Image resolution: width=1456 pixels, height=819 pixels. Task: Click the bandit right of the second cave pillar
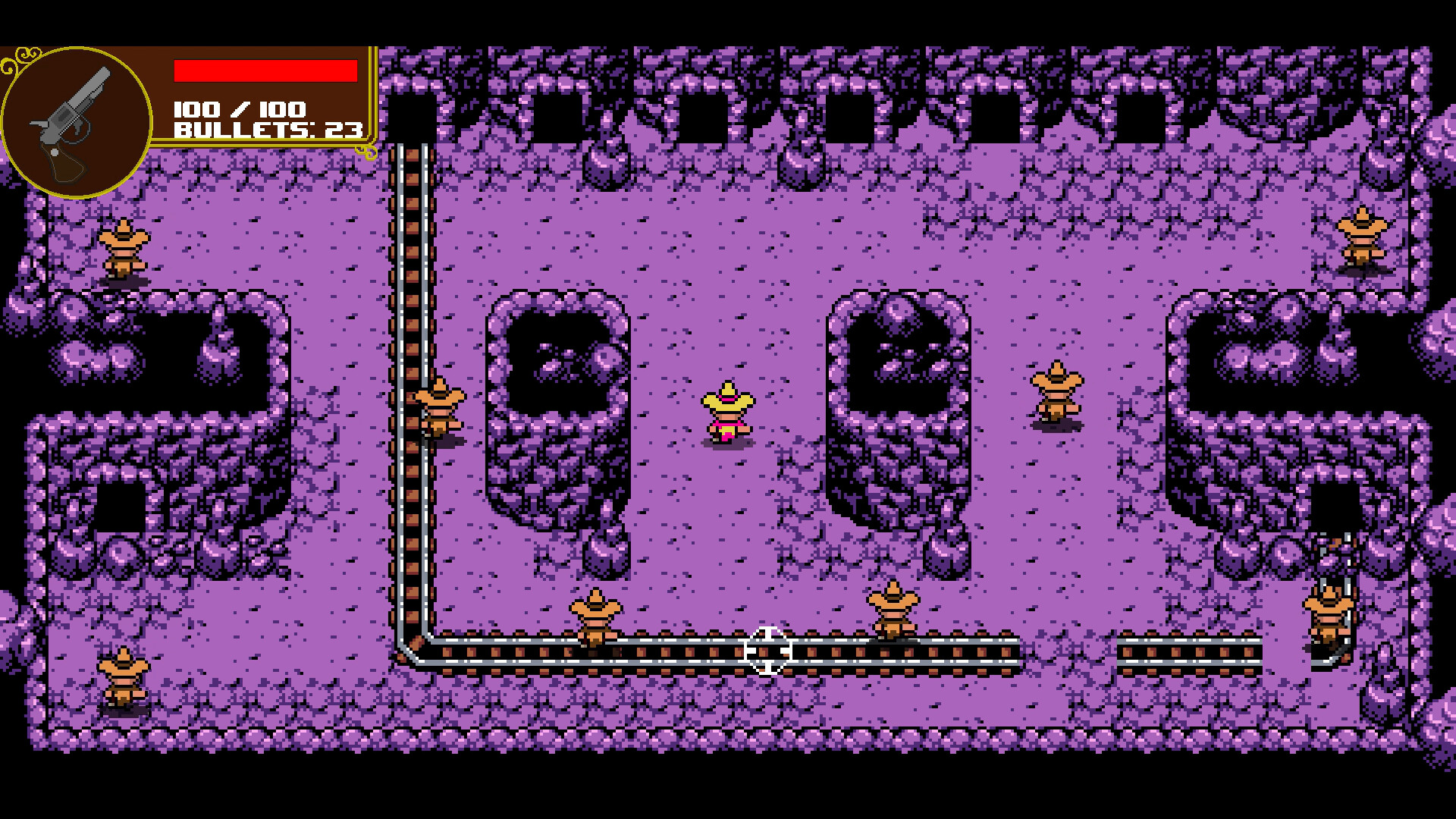(x=1056, y=394)
